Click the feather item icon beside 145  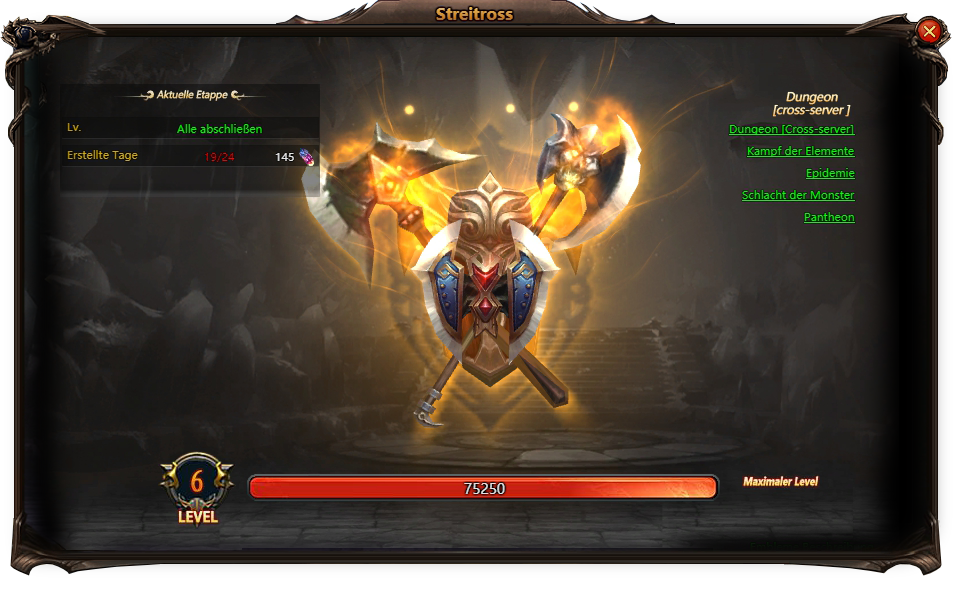point(307,156)
